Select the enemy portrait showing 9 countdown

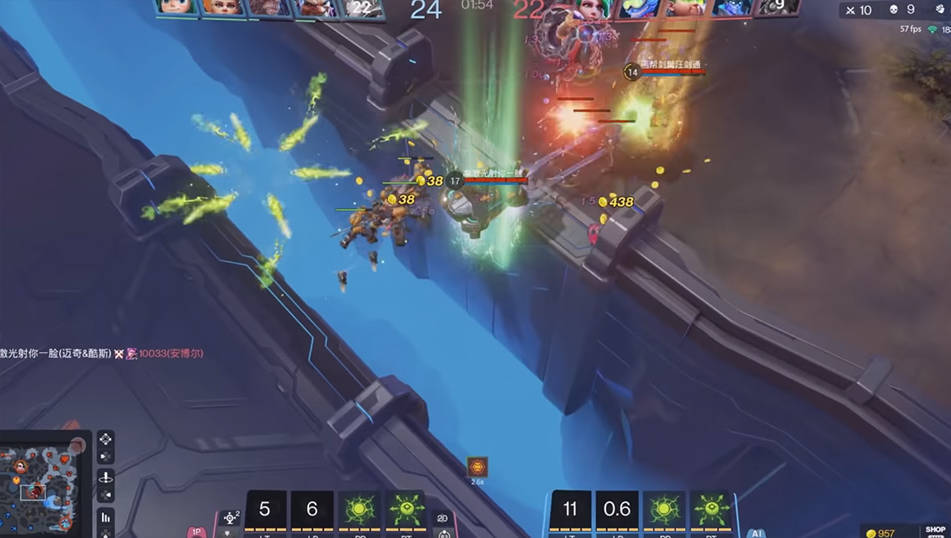coord(778,8)
